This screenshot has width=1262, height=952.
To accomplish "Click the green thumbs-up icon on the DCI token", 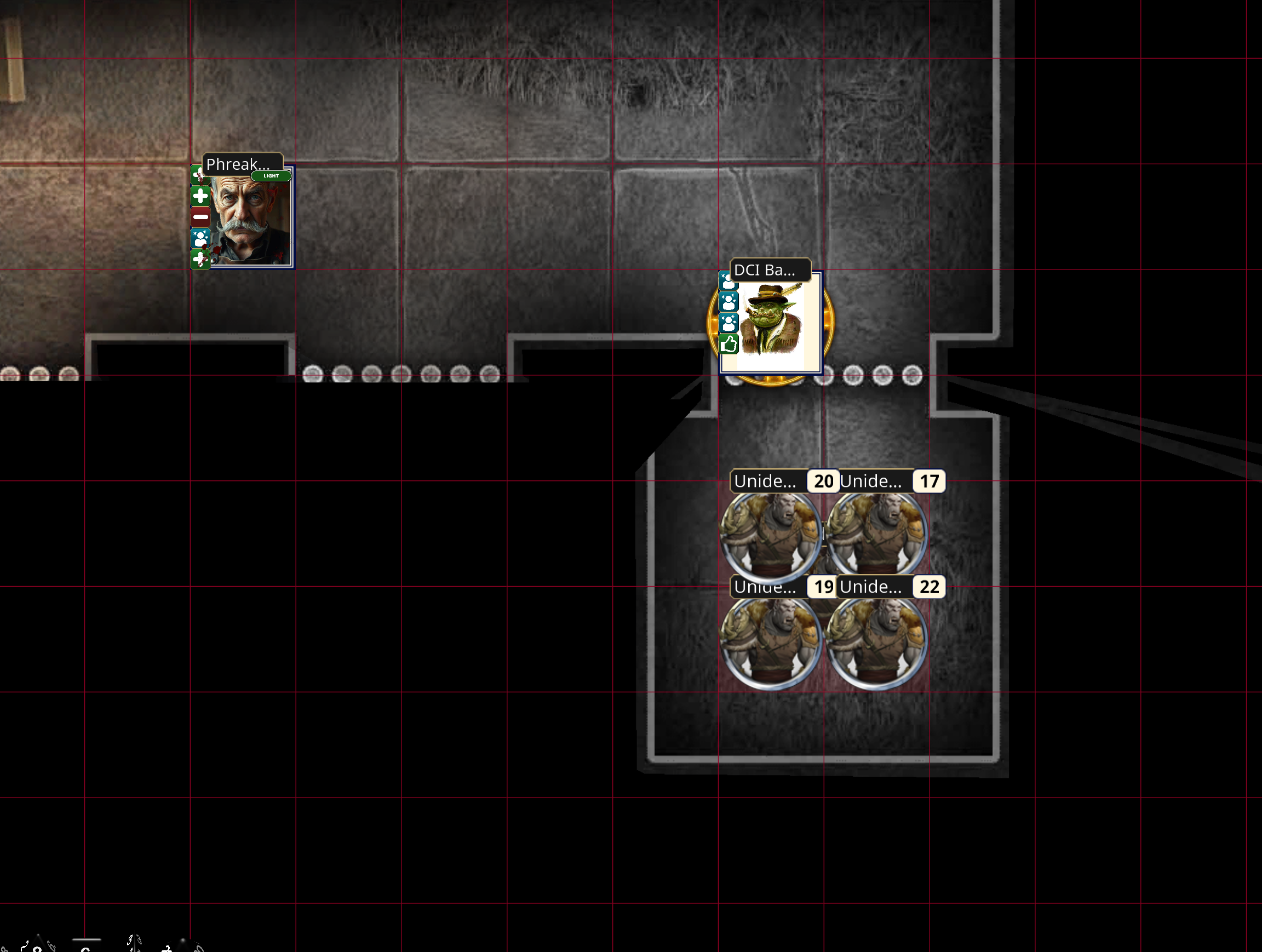I will (x=729, y=345).
